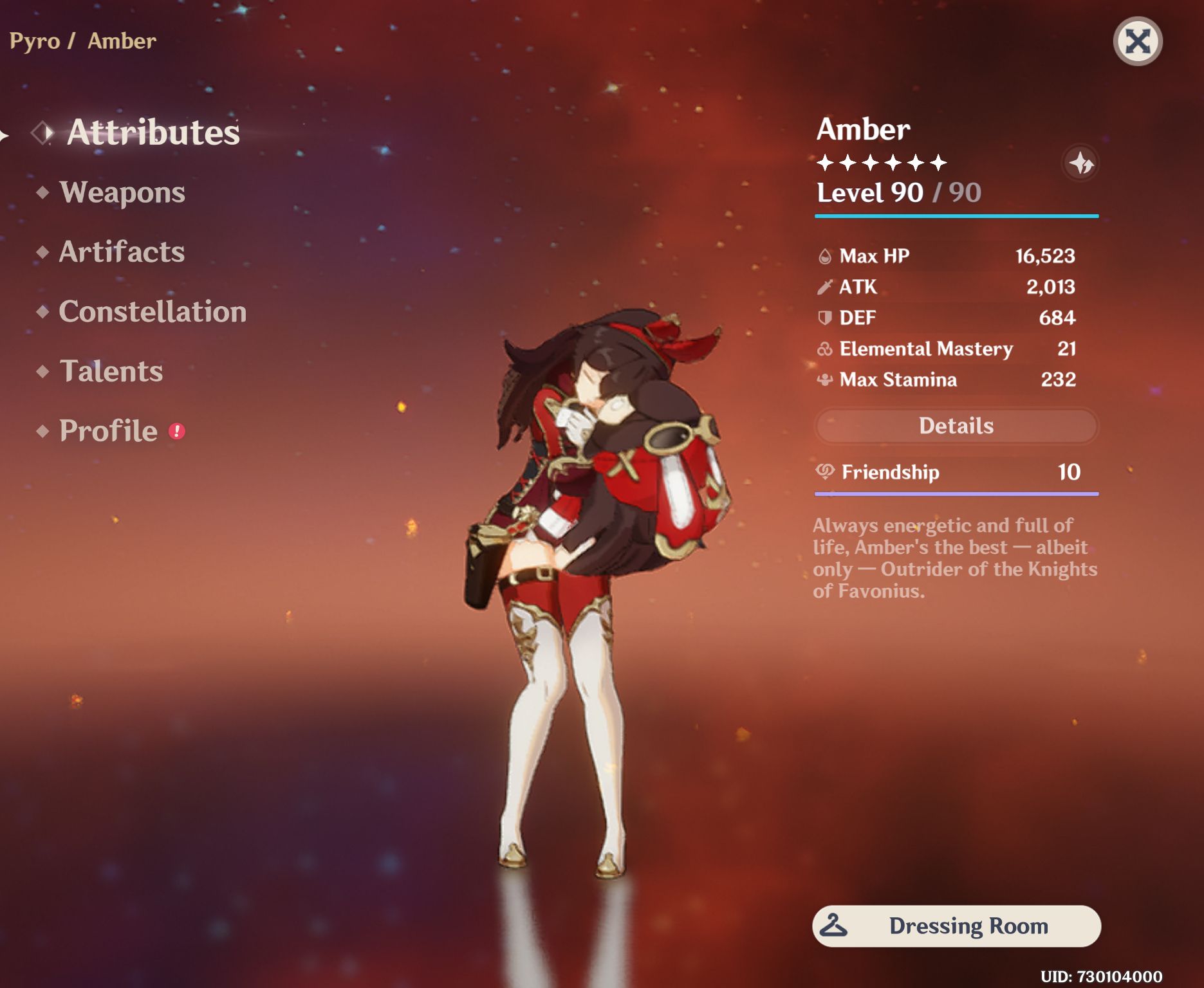This screenshot has height=988, width=1204.
Task: Switch to the Weapons tab
Action: point(122,192)
